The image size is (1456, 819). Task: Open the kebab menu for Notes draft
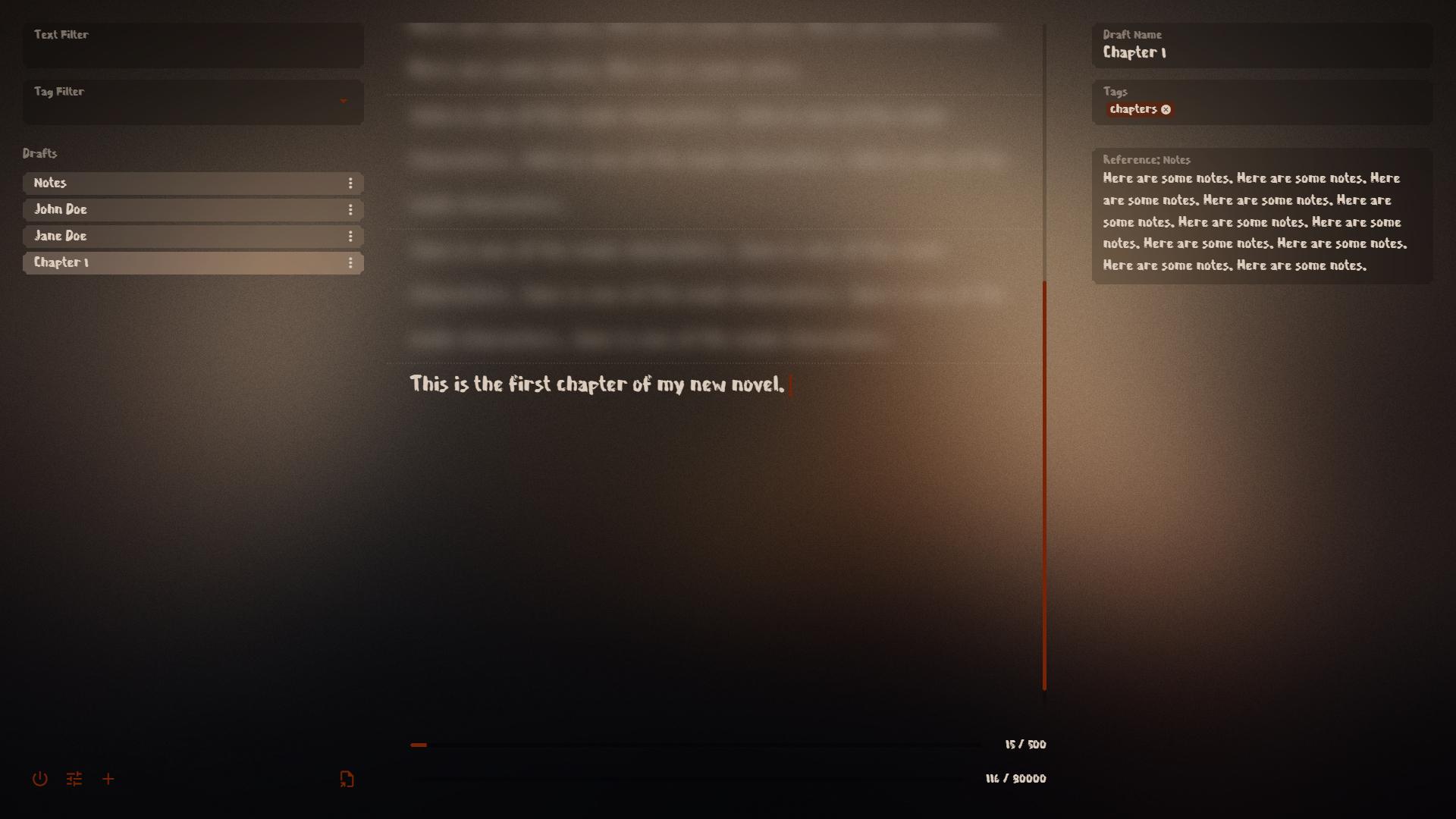tap(350, 183)
